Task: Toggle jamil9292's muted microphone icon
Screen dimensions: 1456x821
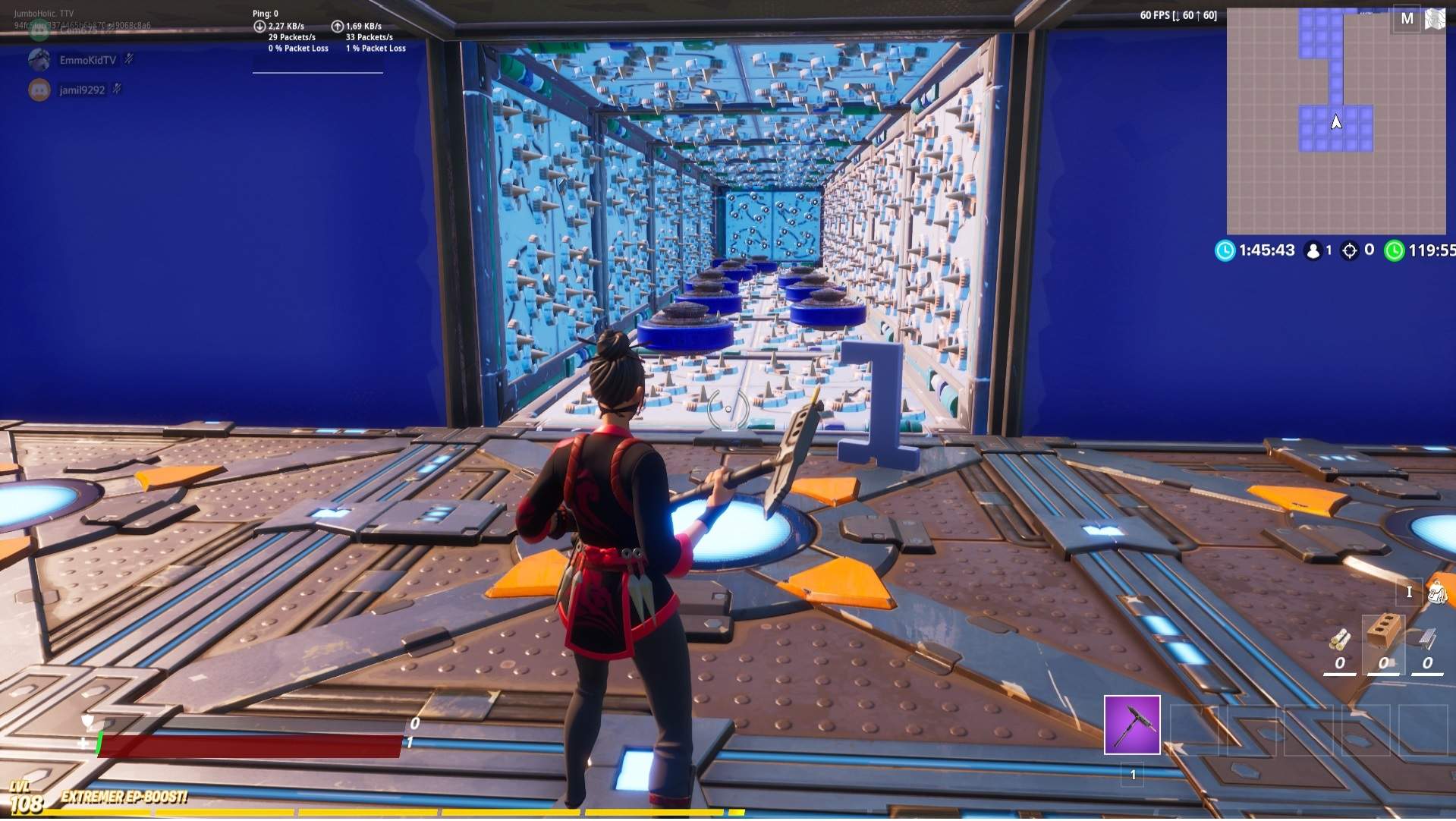Action: 115,89
